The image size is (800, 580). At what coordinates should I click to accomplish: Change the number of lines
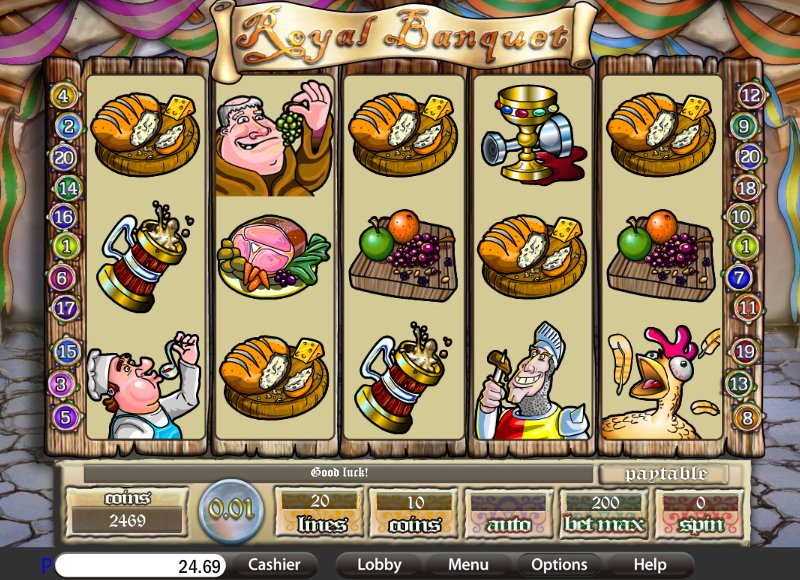[321, 512]
